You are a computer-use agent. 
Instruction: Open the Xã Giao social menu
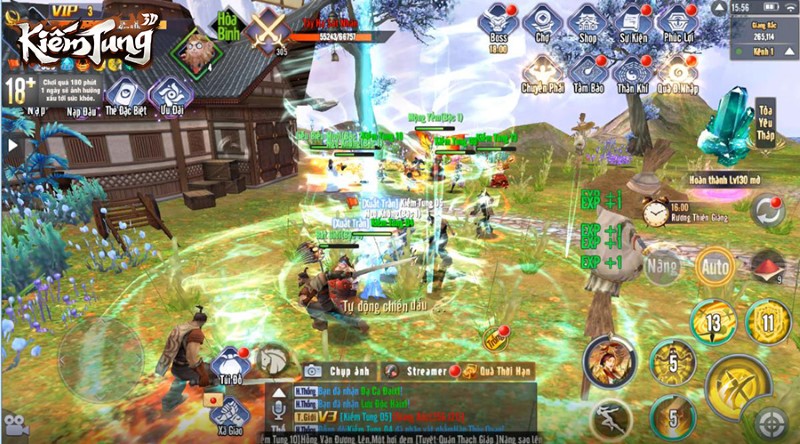click(x=229, y=412)
